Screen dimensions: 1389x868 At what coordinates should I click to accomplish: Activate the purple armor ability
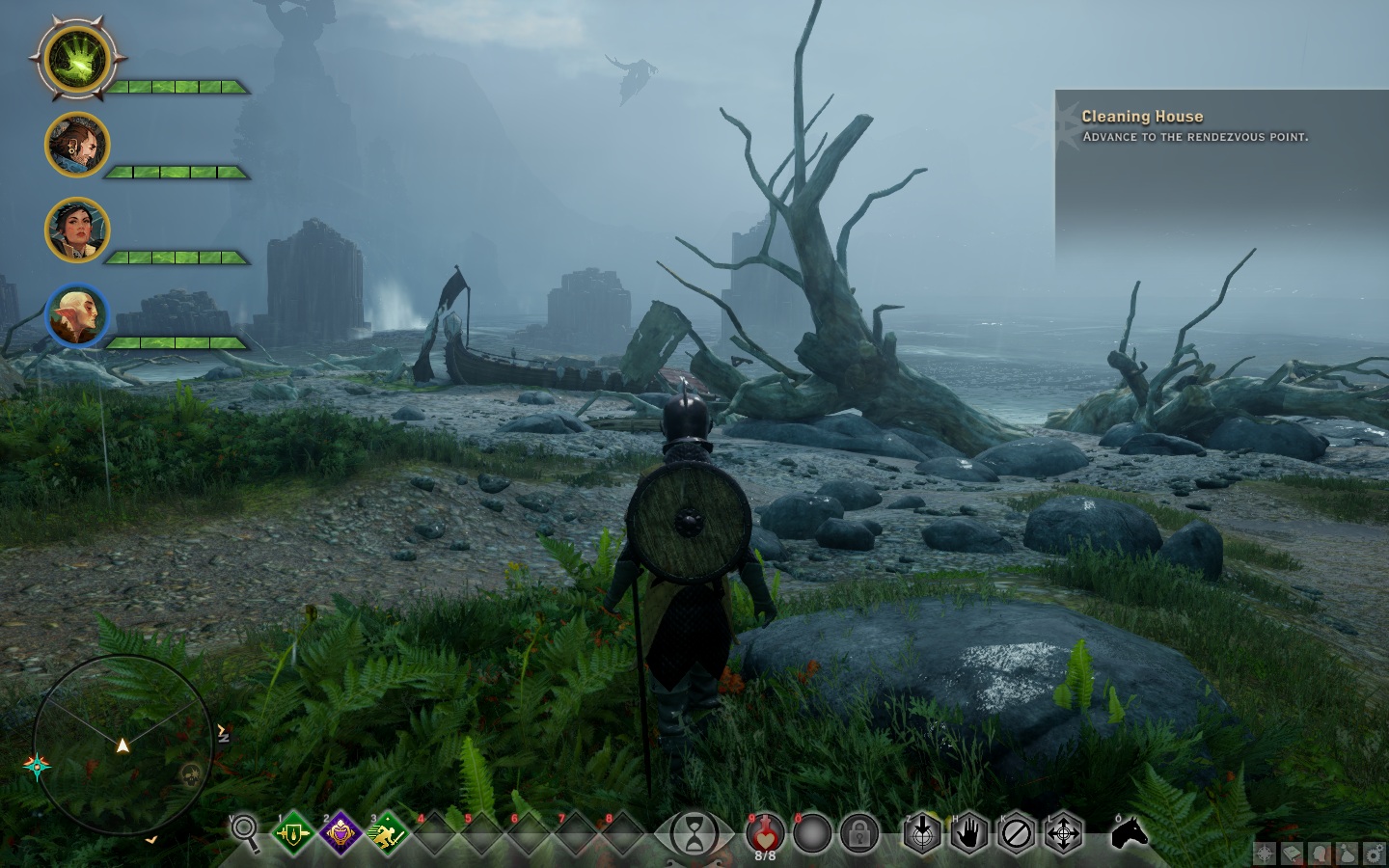click(340, 833)
